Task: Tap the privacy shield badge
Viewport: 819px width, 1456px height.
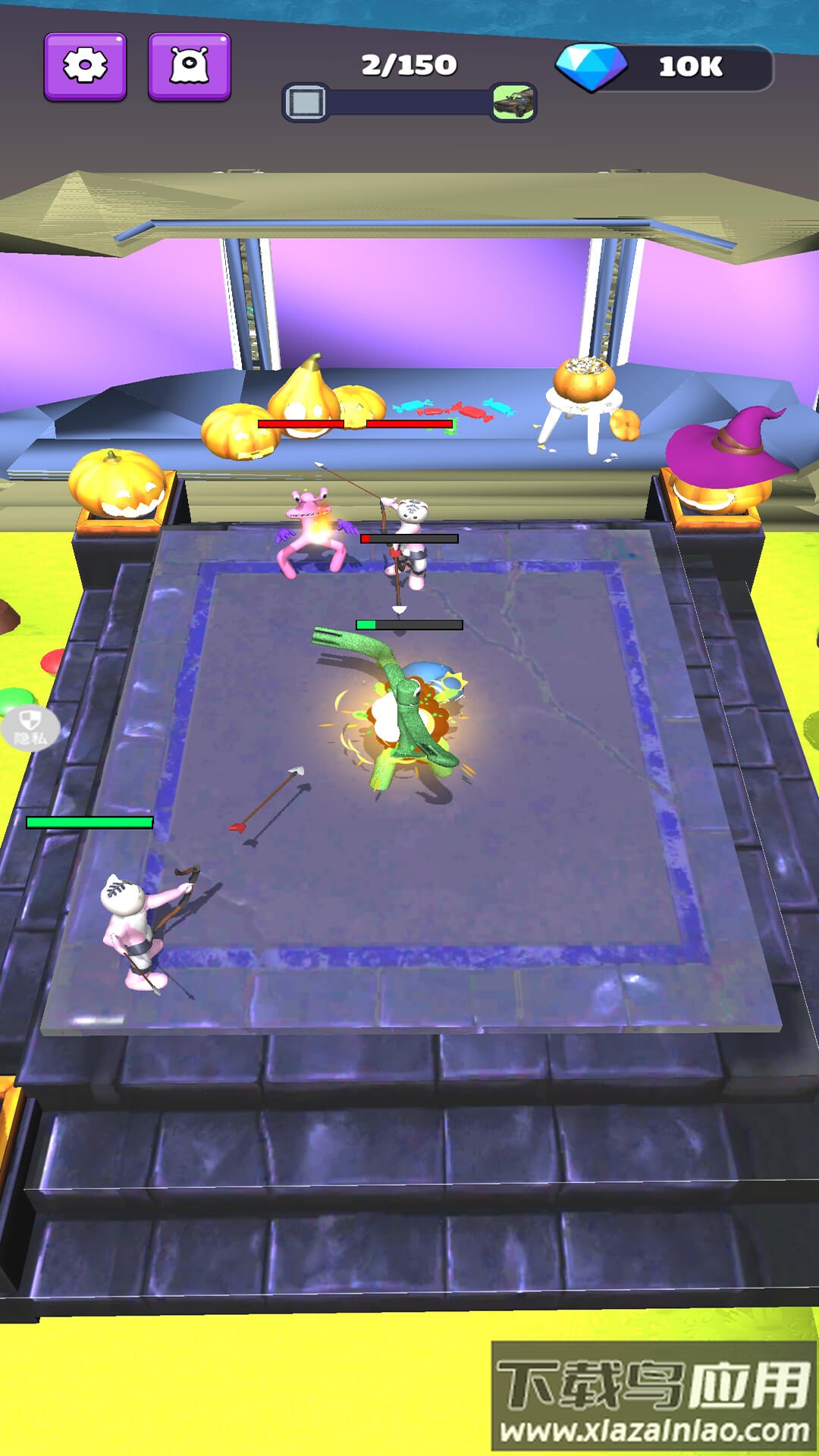Action: (x=30, y=729)
